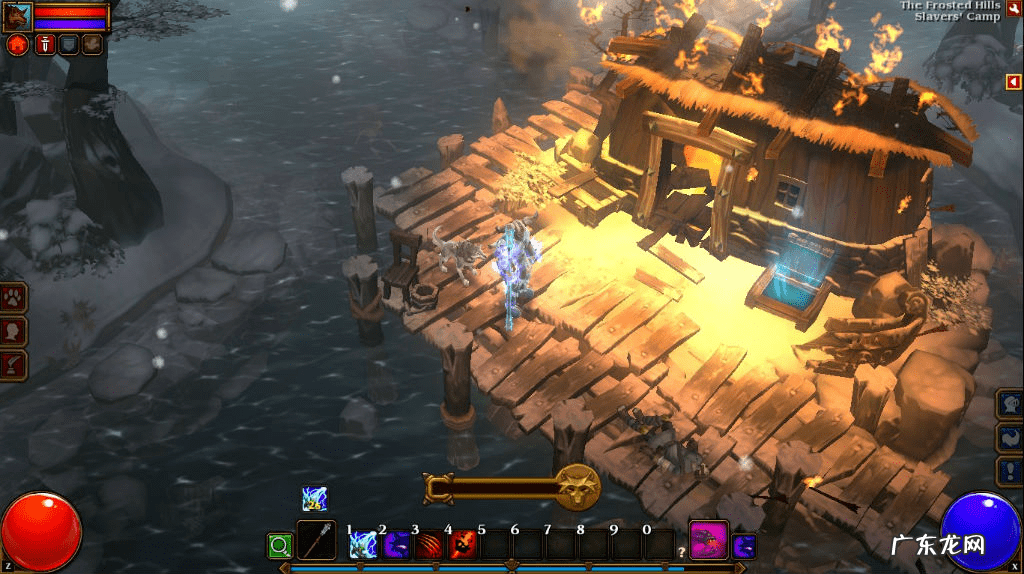Toggle the green magnifying glass button
The width and height of the screenshot is (1024, 574).
279,546
